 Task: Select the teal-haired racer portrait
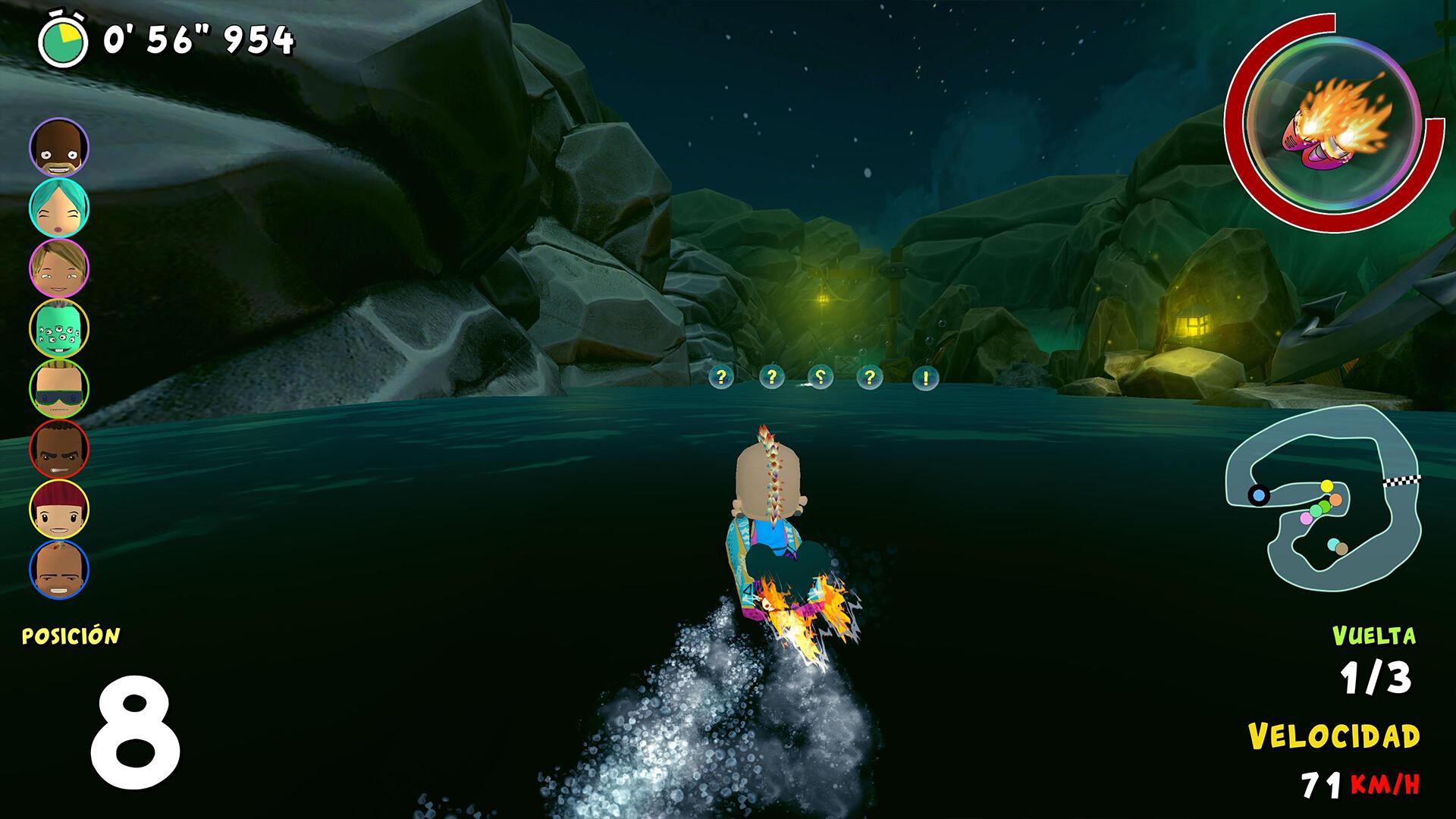point(59,208)
